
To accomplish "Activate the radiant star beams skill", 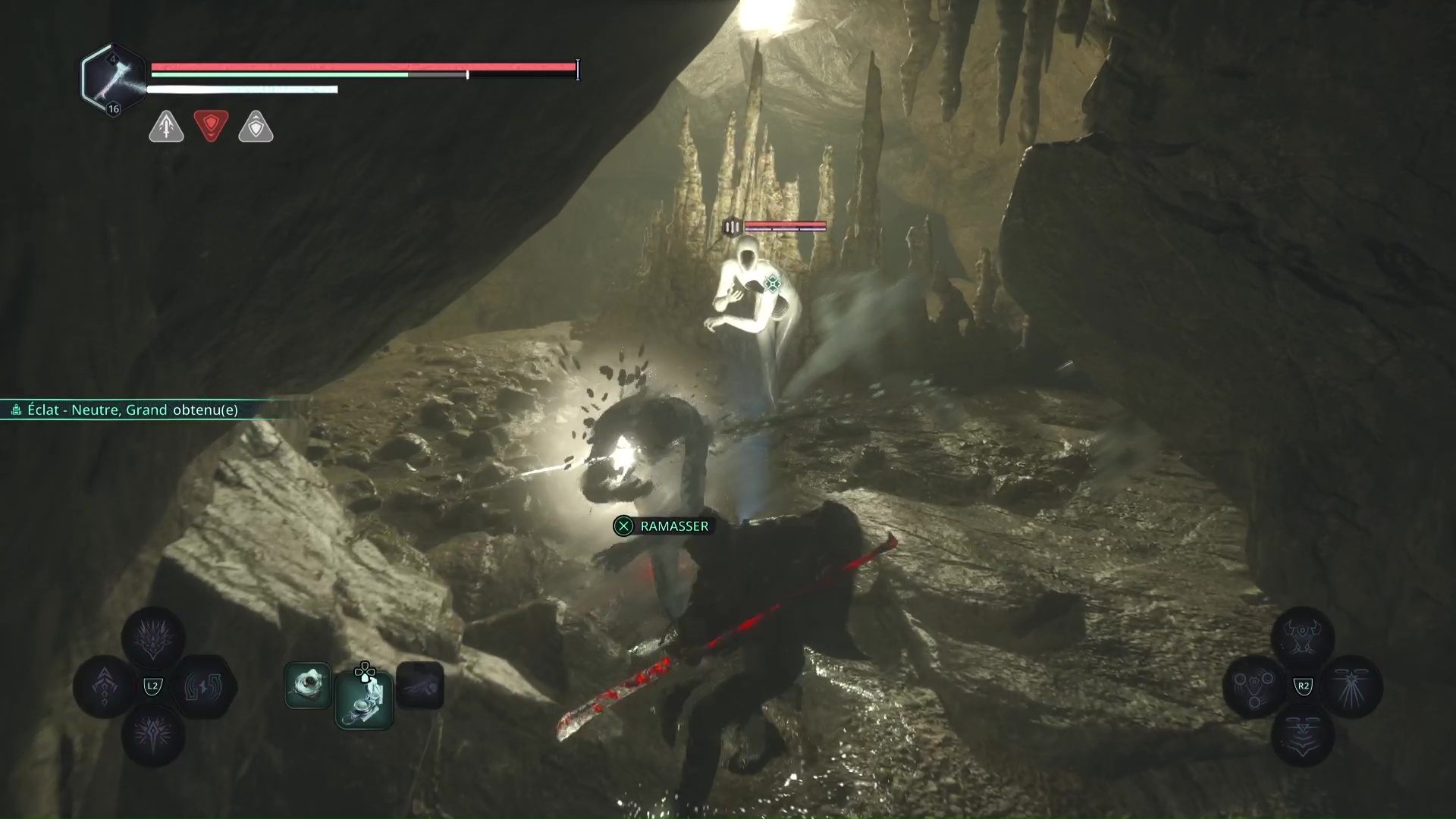I will (x=1351, y=686).
